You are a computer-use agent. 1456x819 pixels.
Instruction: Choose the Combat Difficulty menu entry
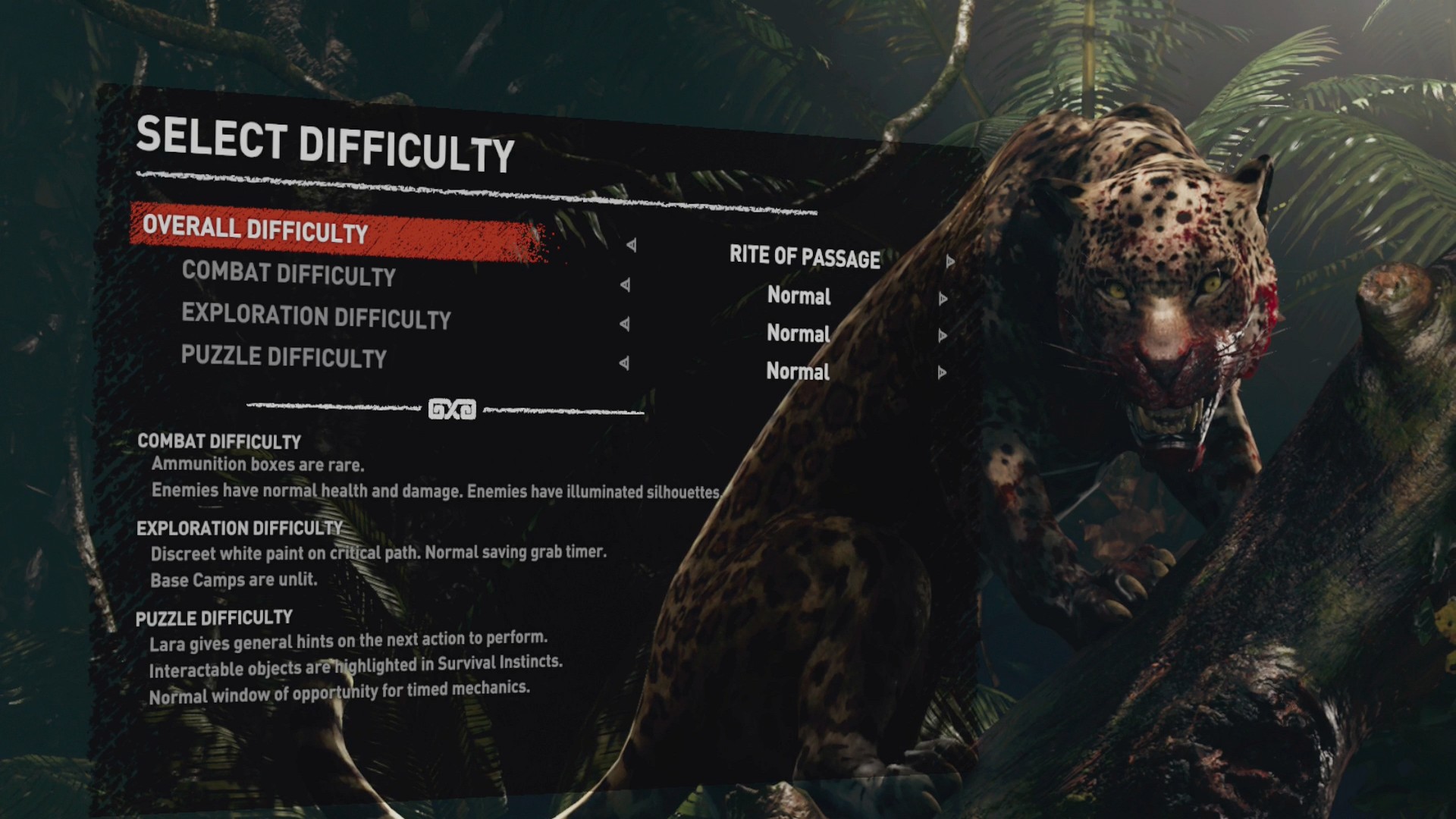point(288,274)
